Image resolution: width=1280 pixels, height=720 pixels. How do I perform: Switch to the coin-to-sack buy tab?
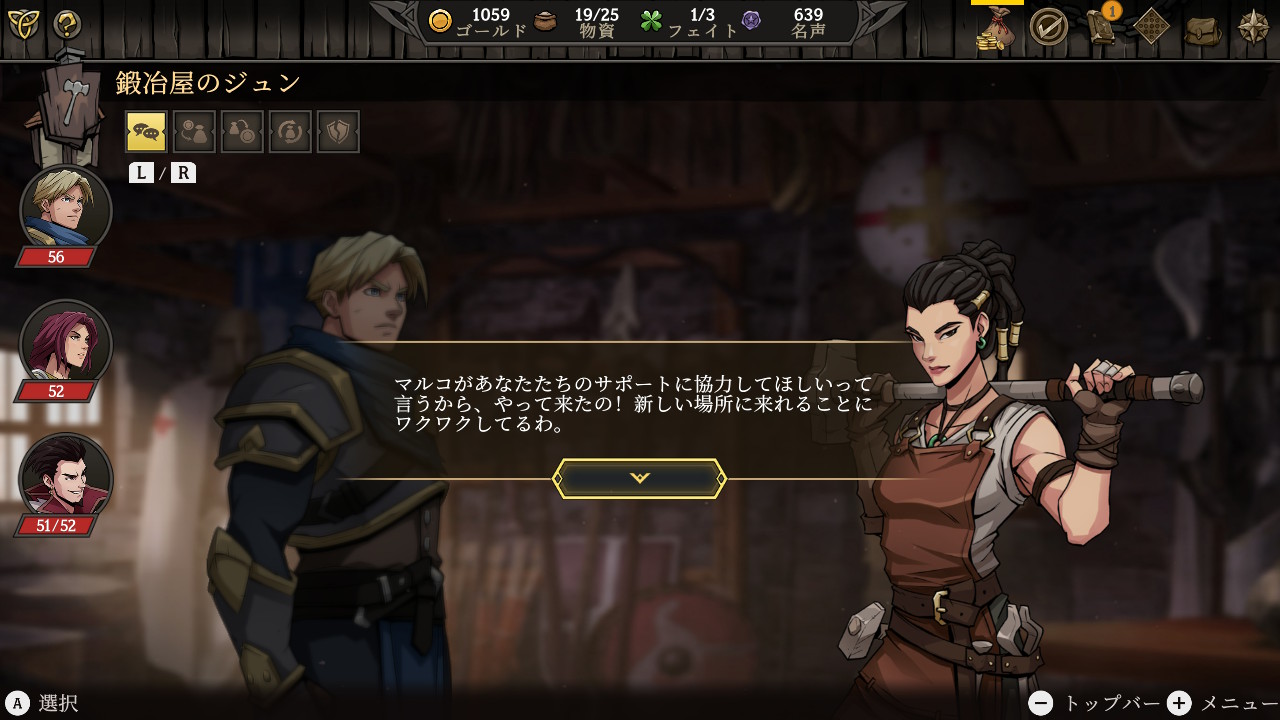click(194, 132)
